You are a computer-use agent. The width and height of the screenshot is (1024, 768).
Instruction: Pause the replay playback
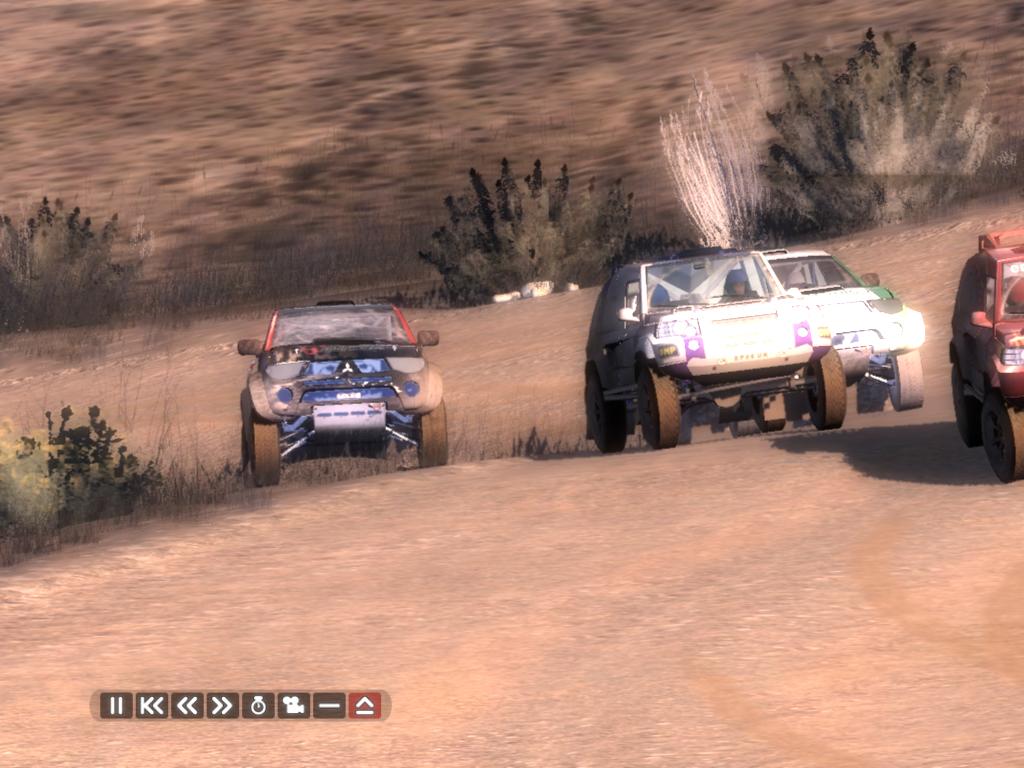tap(116, 705)
